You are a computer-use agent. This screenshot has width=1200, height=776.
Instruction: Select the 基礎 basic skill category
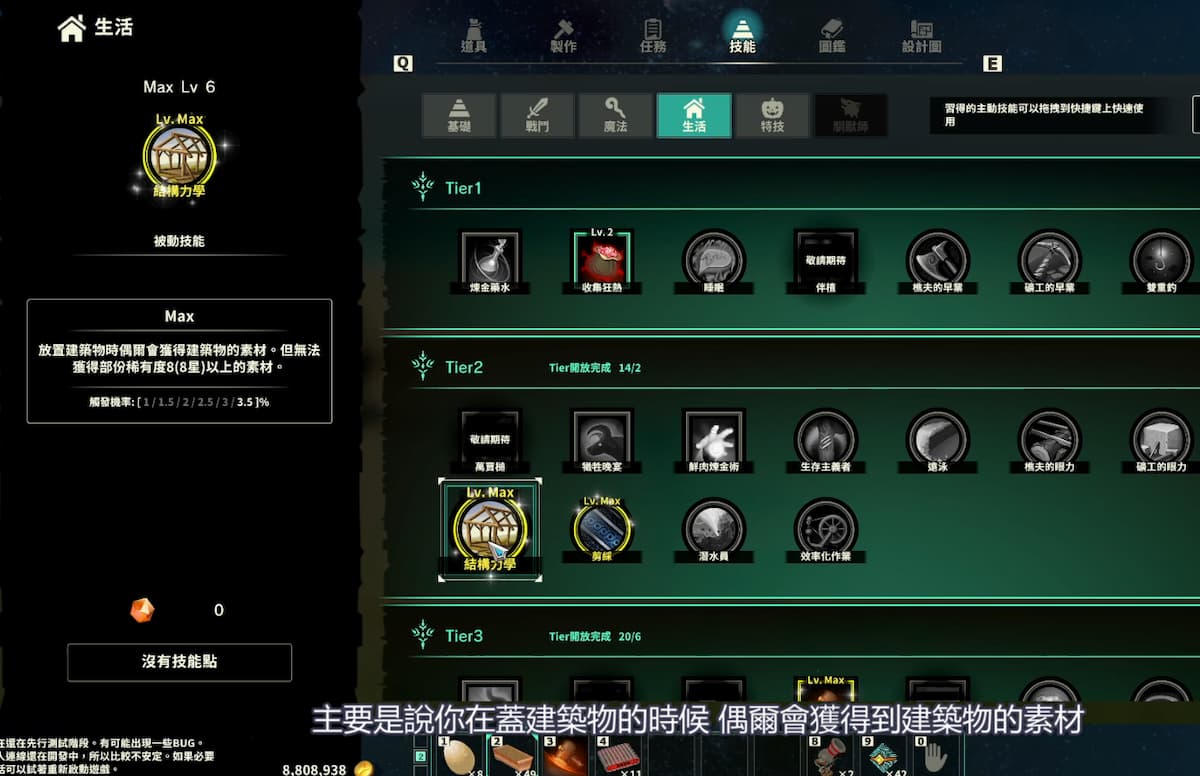pos(459,115)
